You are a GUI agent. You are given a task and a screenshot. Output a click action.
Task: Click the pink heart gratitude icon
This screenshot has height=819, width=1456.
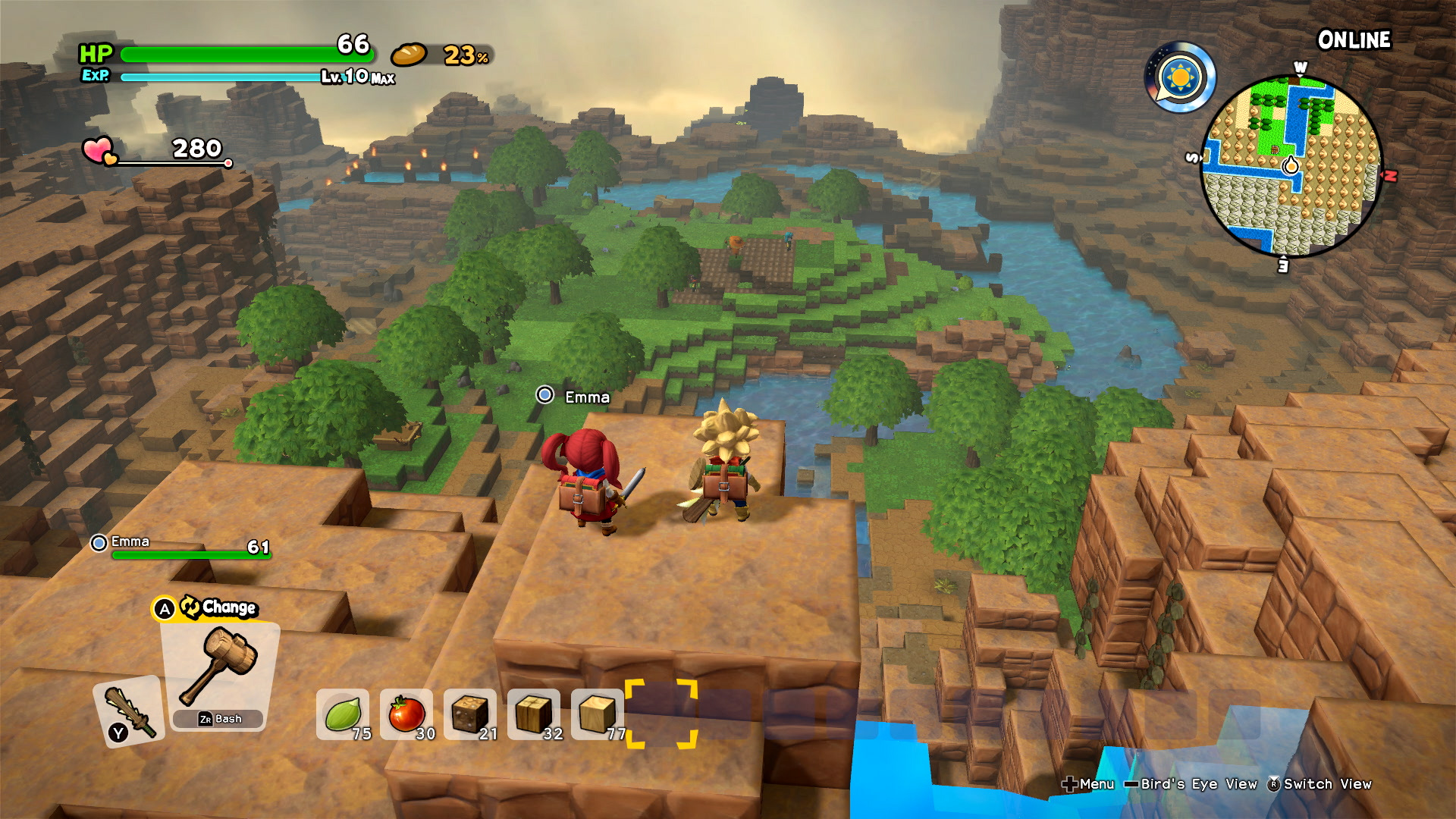99,150
